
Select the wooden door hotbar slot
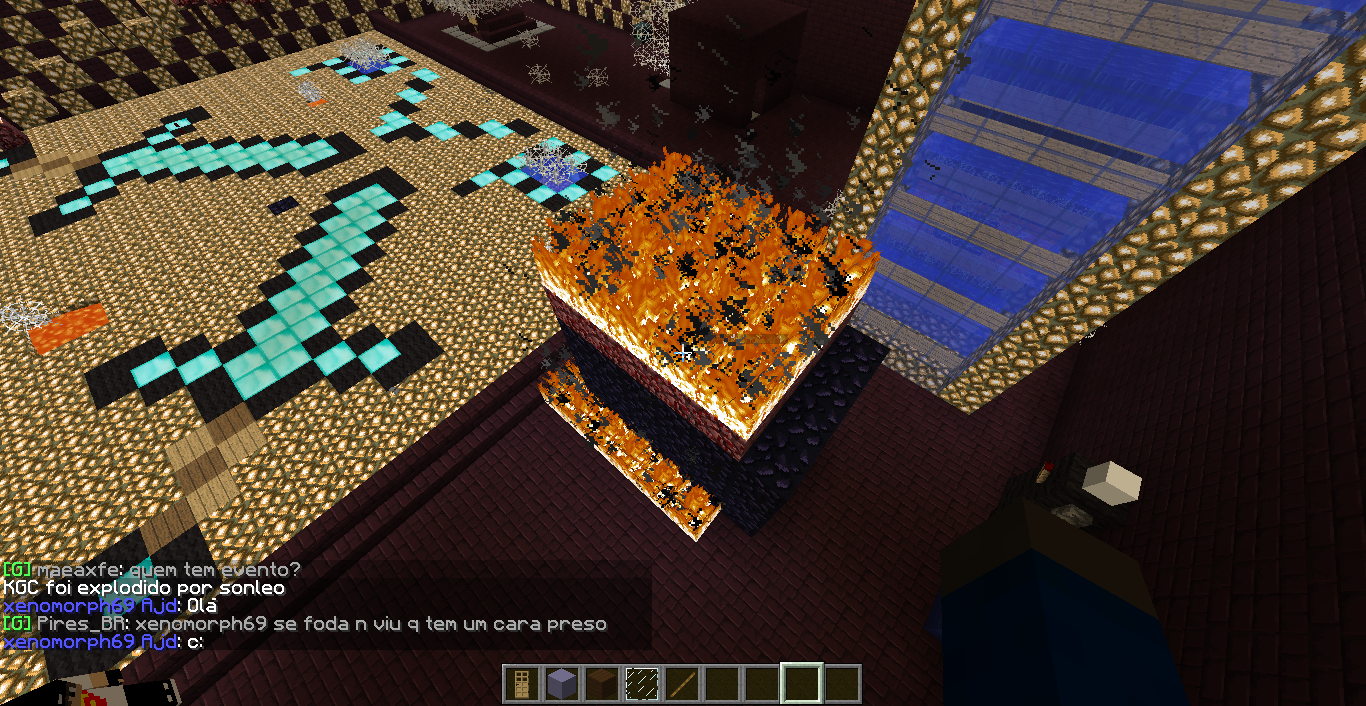click(521, 684)
